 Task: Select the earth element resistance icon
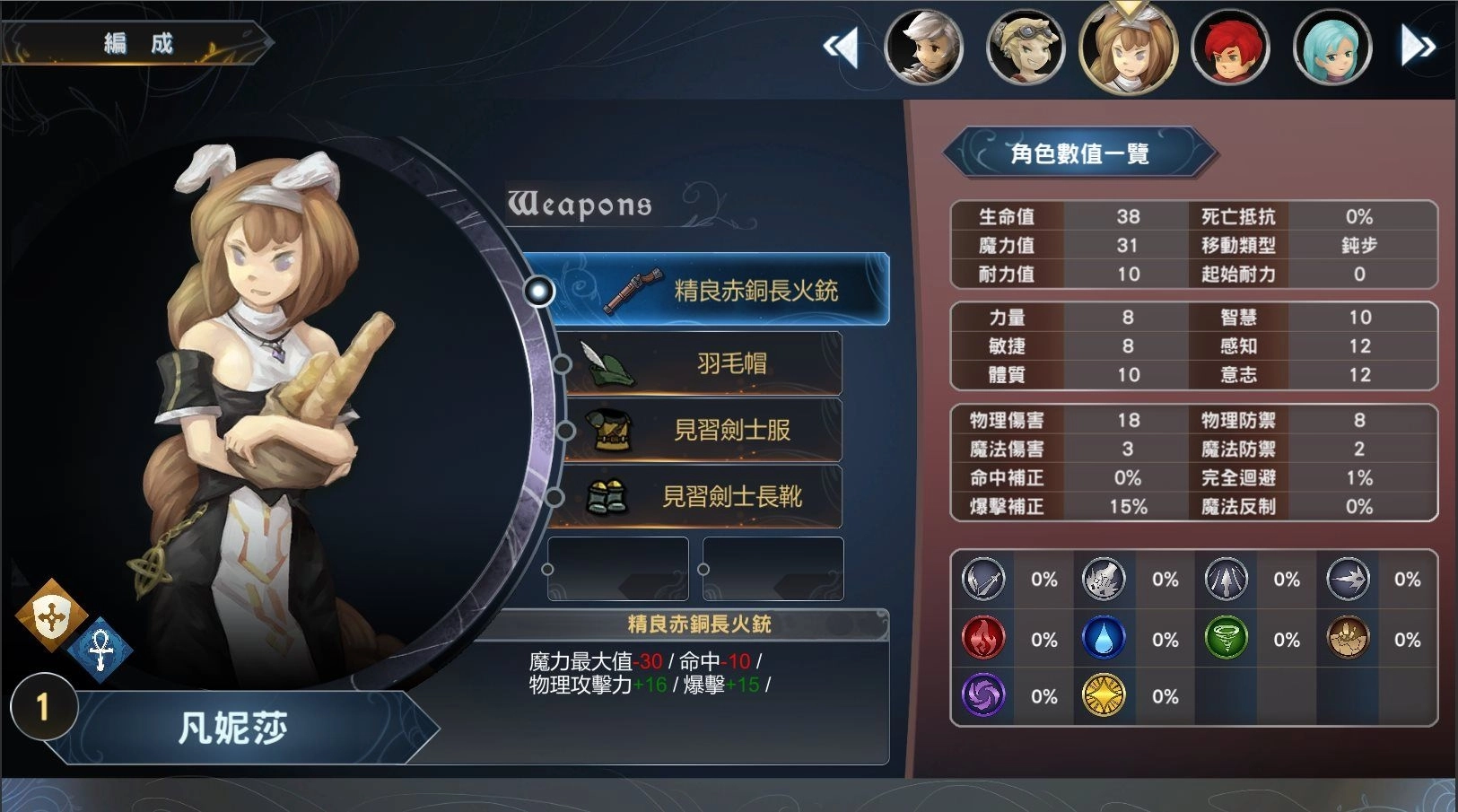point(1349,638)
